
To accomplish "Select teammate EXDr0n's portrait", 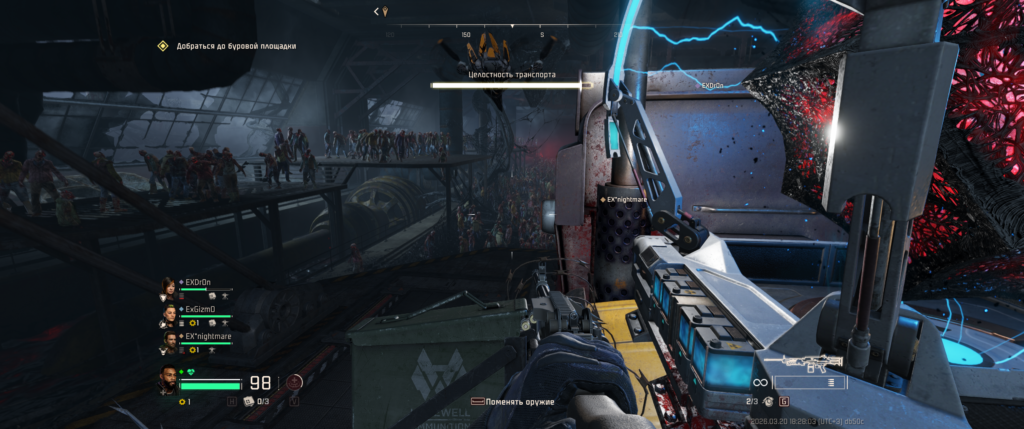I will pos(168,288).
